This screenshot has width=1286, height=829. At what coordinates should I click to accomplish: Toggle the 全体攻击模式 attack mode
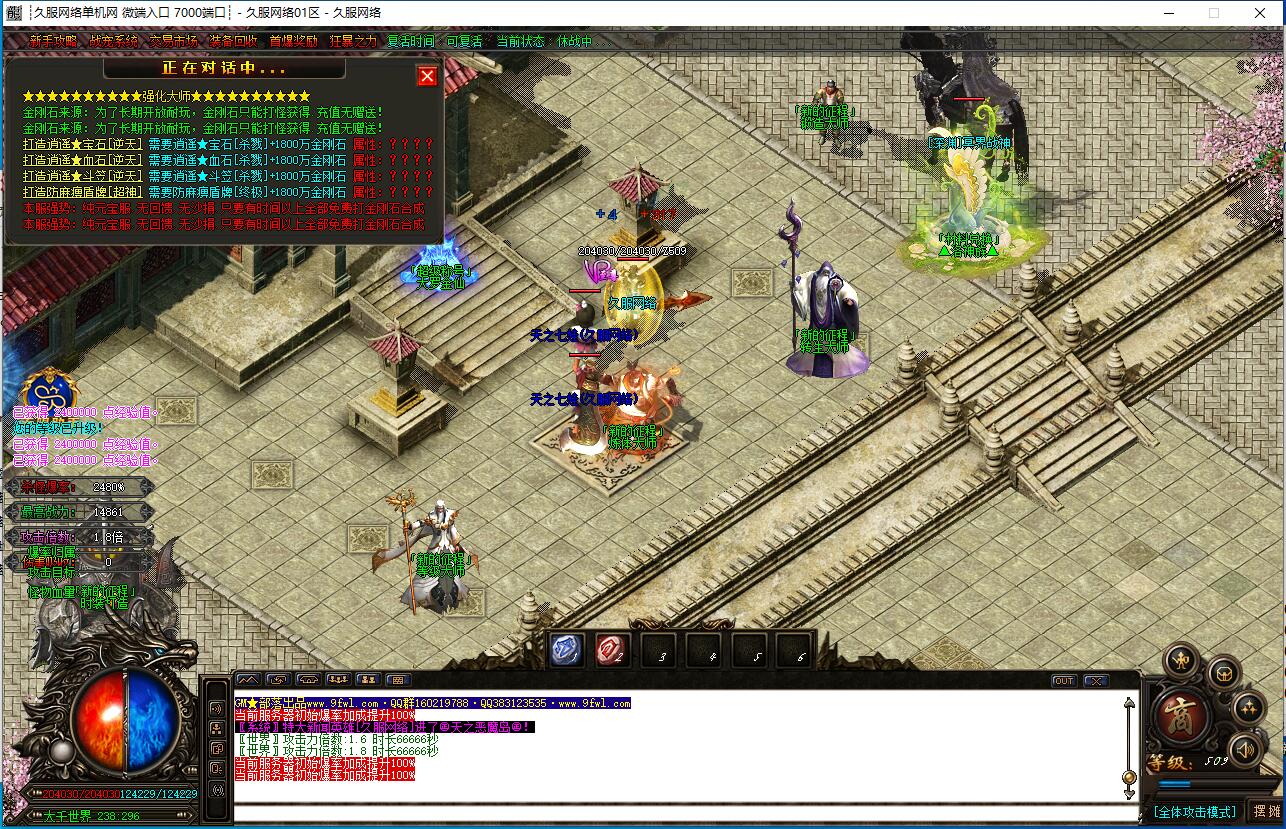(x=1194, y=811)
